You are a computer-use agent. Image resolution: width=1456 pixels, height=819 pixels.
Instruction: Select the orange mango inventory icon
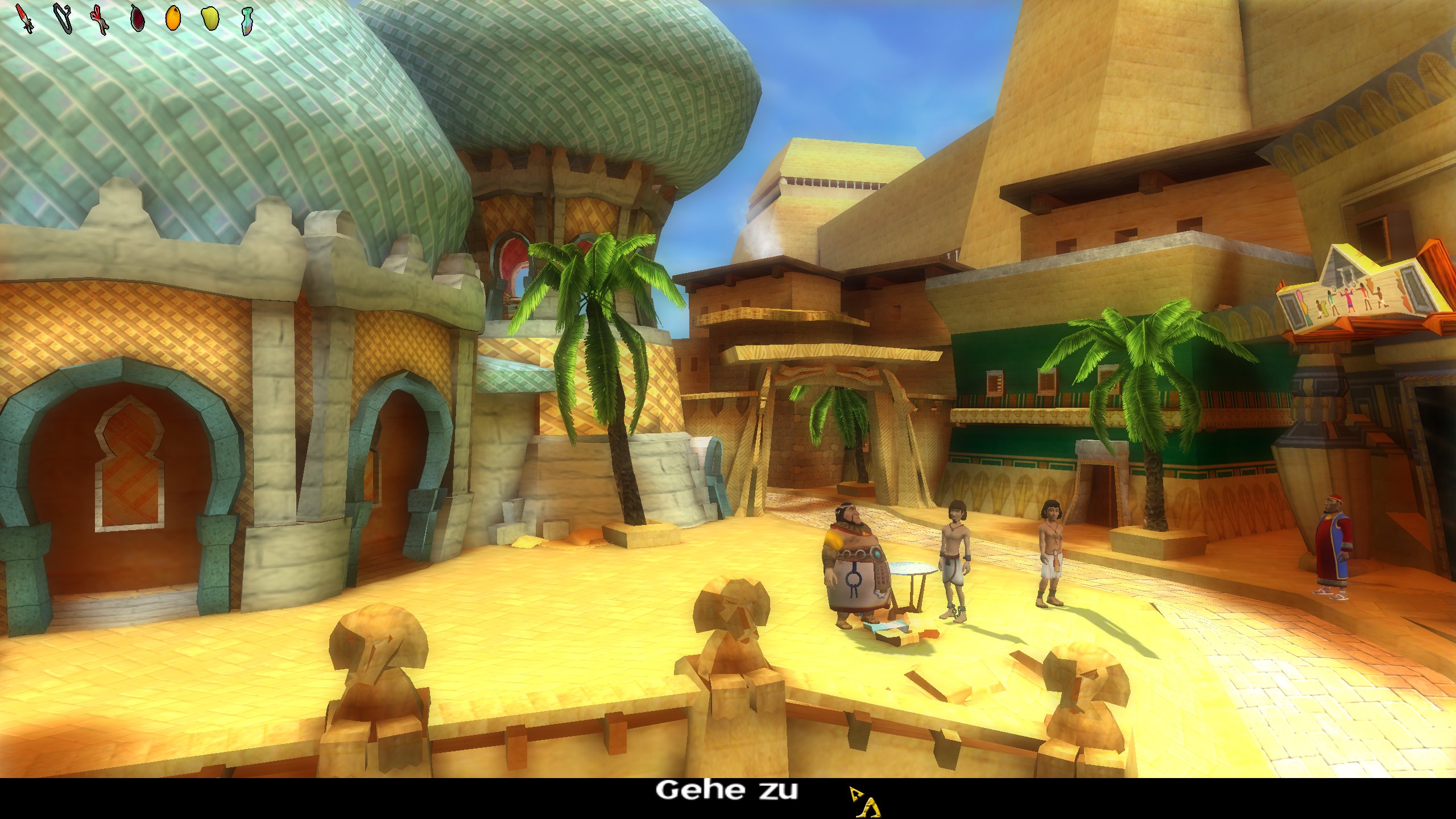[x=173, y=18]
